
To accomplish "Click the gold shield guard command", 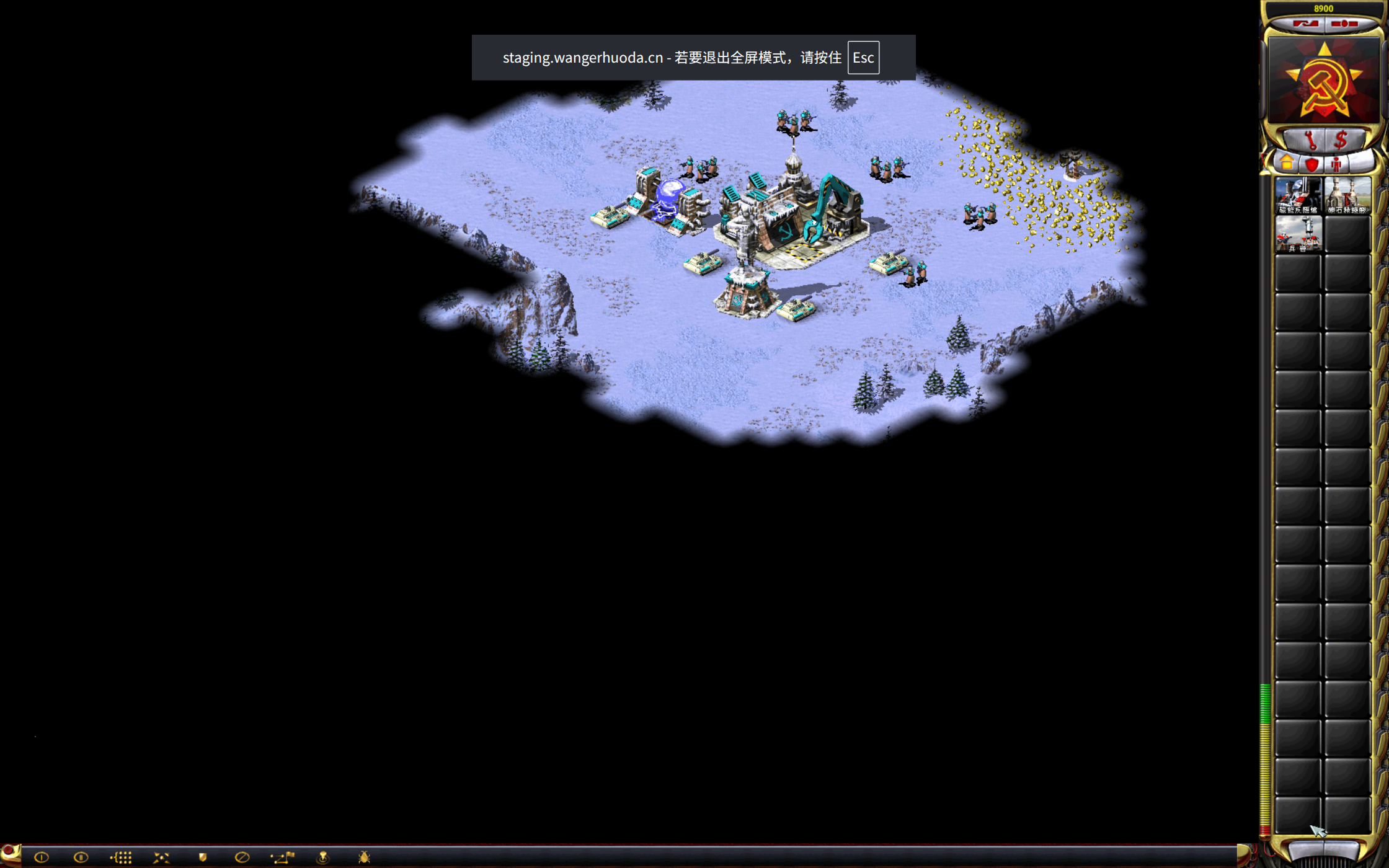I will point(202,857).
